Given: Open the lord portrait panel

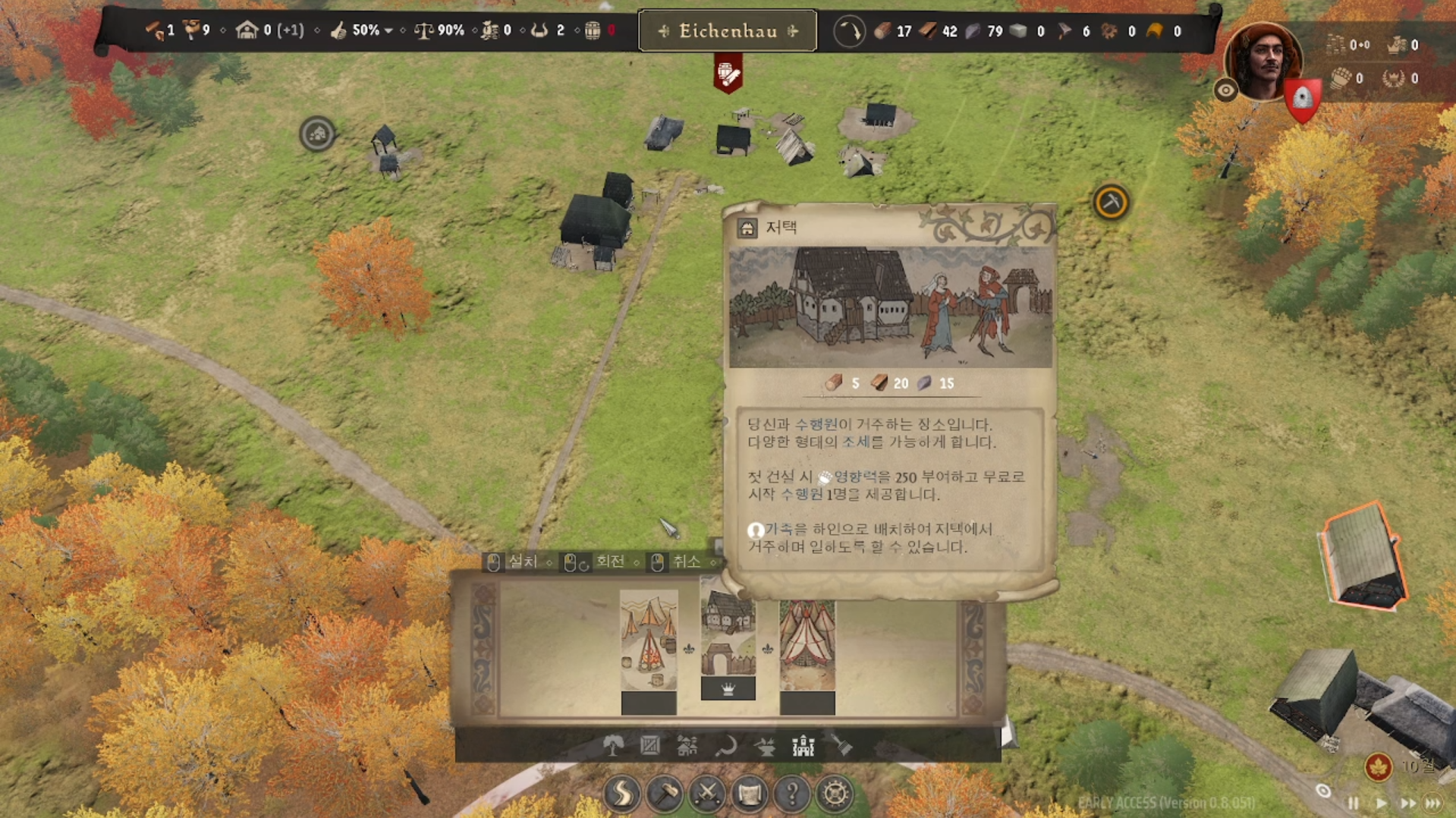Looking at the screenshot, I should 1263,61.
